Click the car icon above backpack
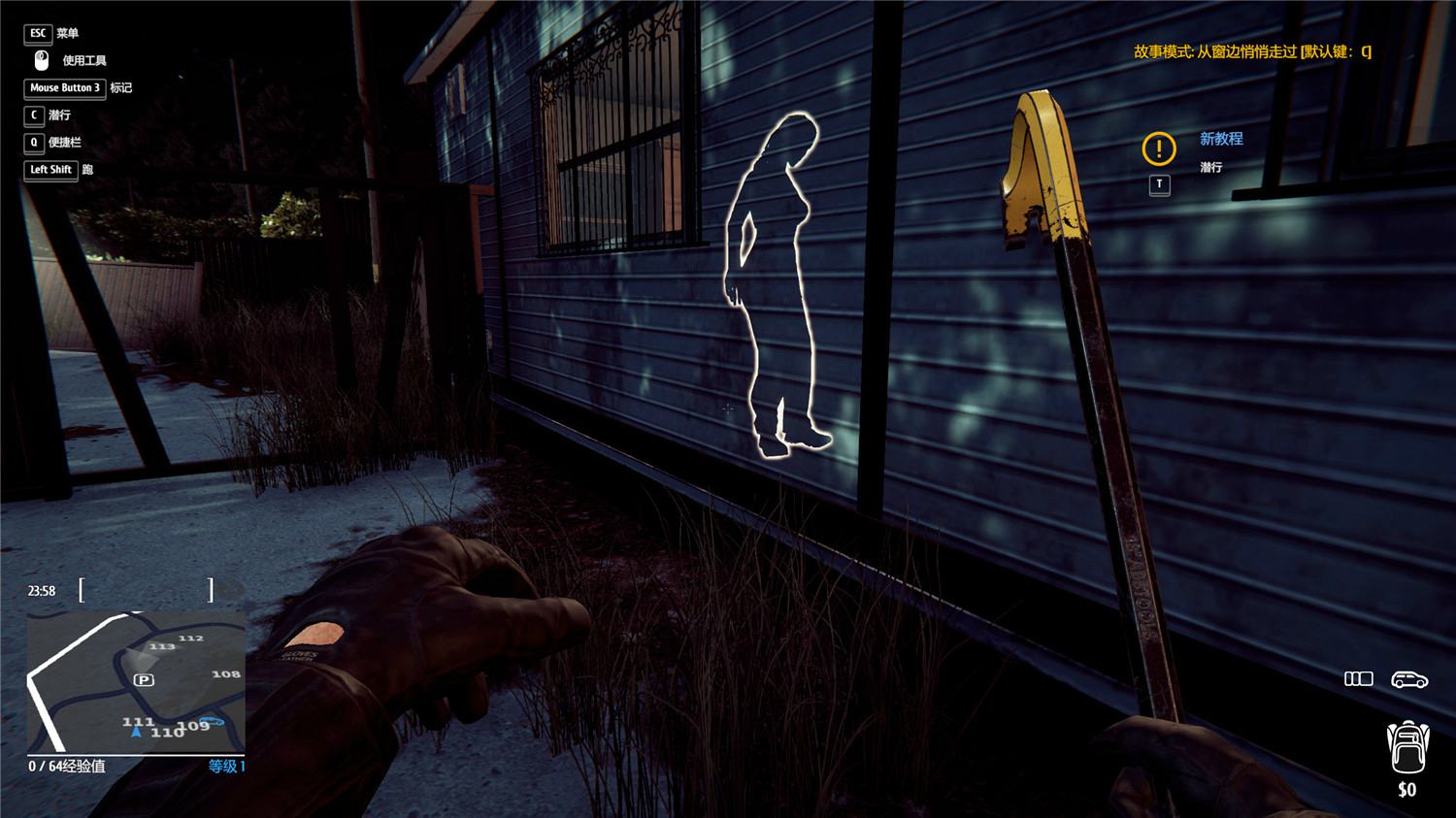This screenshot has width=1456, height=818. click(1408, 679)
